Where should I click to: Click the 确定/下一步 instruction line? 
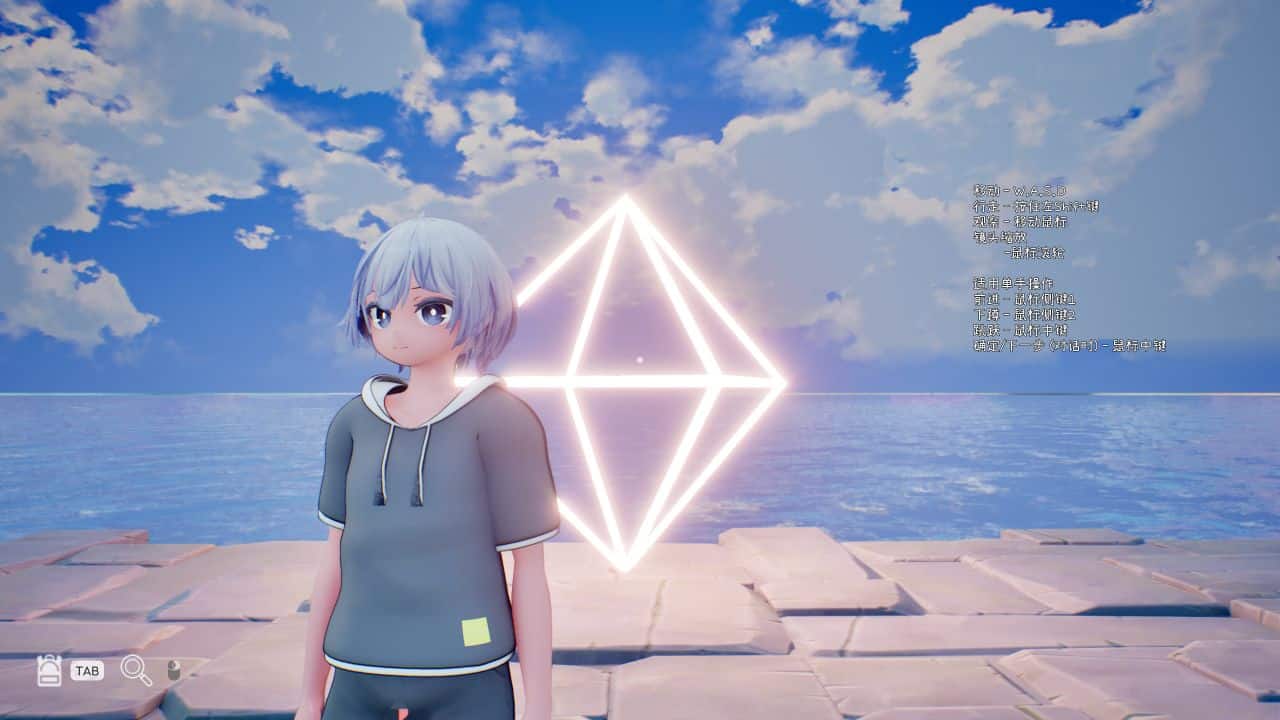coord(1070,344)
